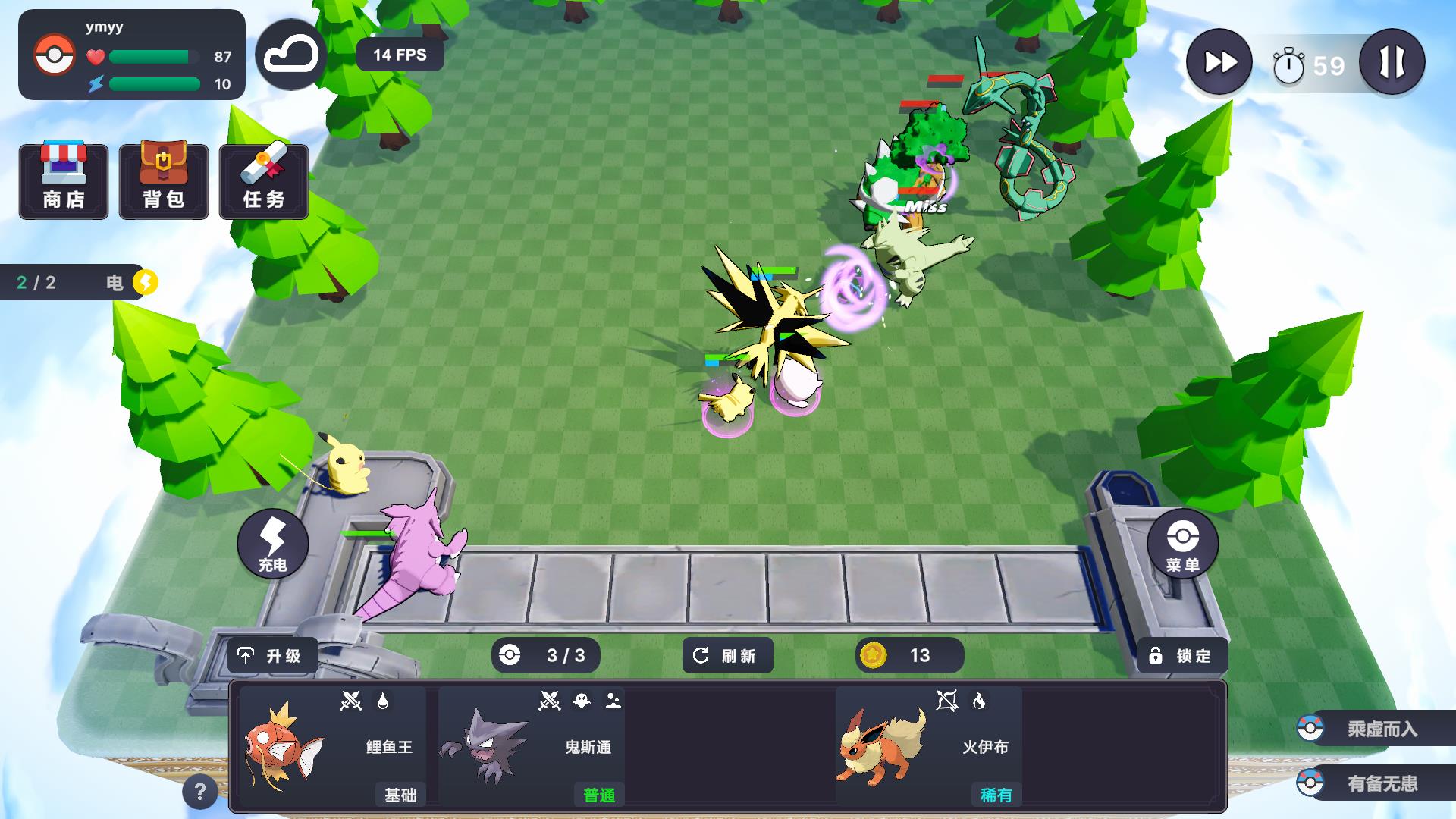Screen dimensions: 1456x819
Task: Open the 背包 backpack
Action: click(x=163, y=181)
